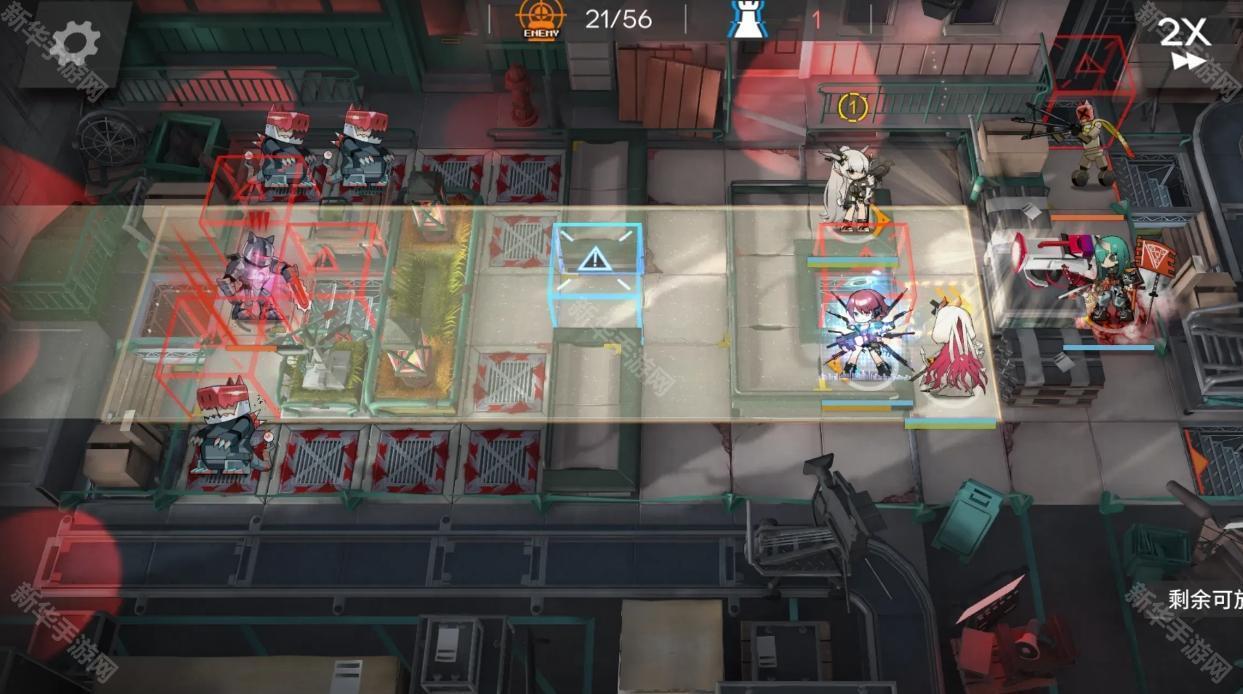The height and width of the screenshot is (694, 1243).
Task: Open the settings gear menu
Action: 75,44
